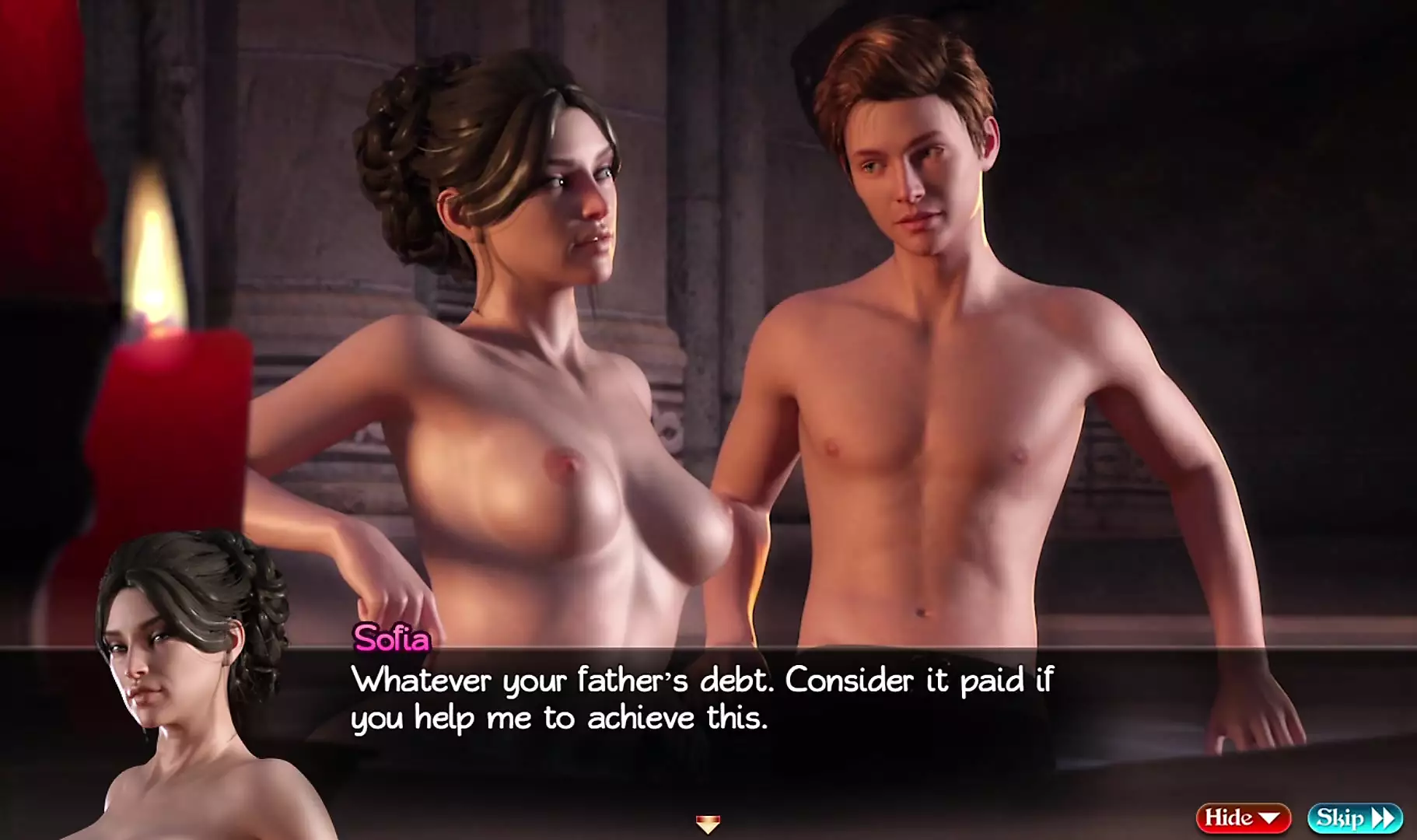
Task: Skip the dialogue using Skip button
Action: (1354, 817)
